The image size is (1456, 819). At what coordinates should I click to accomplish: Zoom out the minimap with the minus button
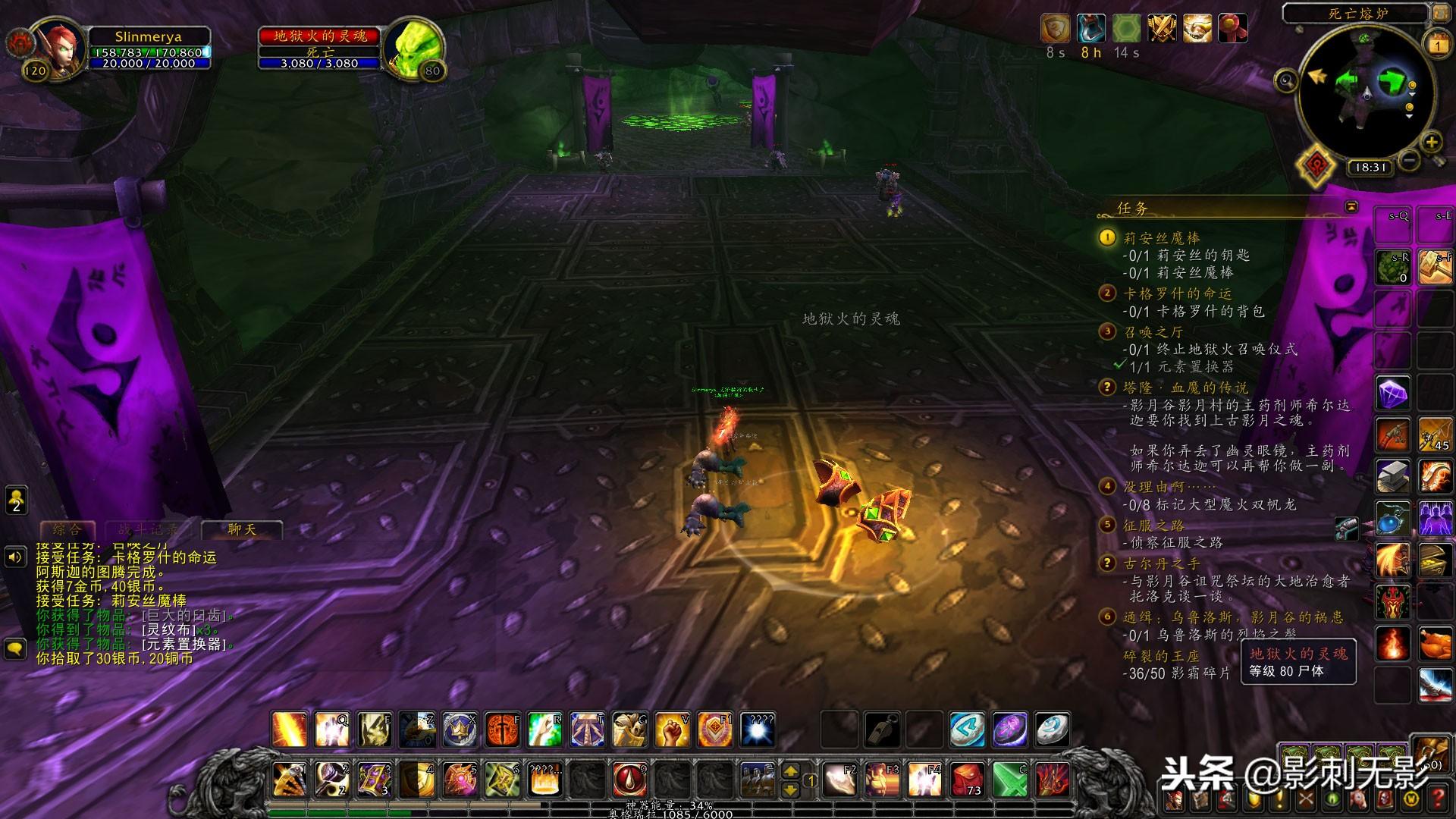[1410, 160]
